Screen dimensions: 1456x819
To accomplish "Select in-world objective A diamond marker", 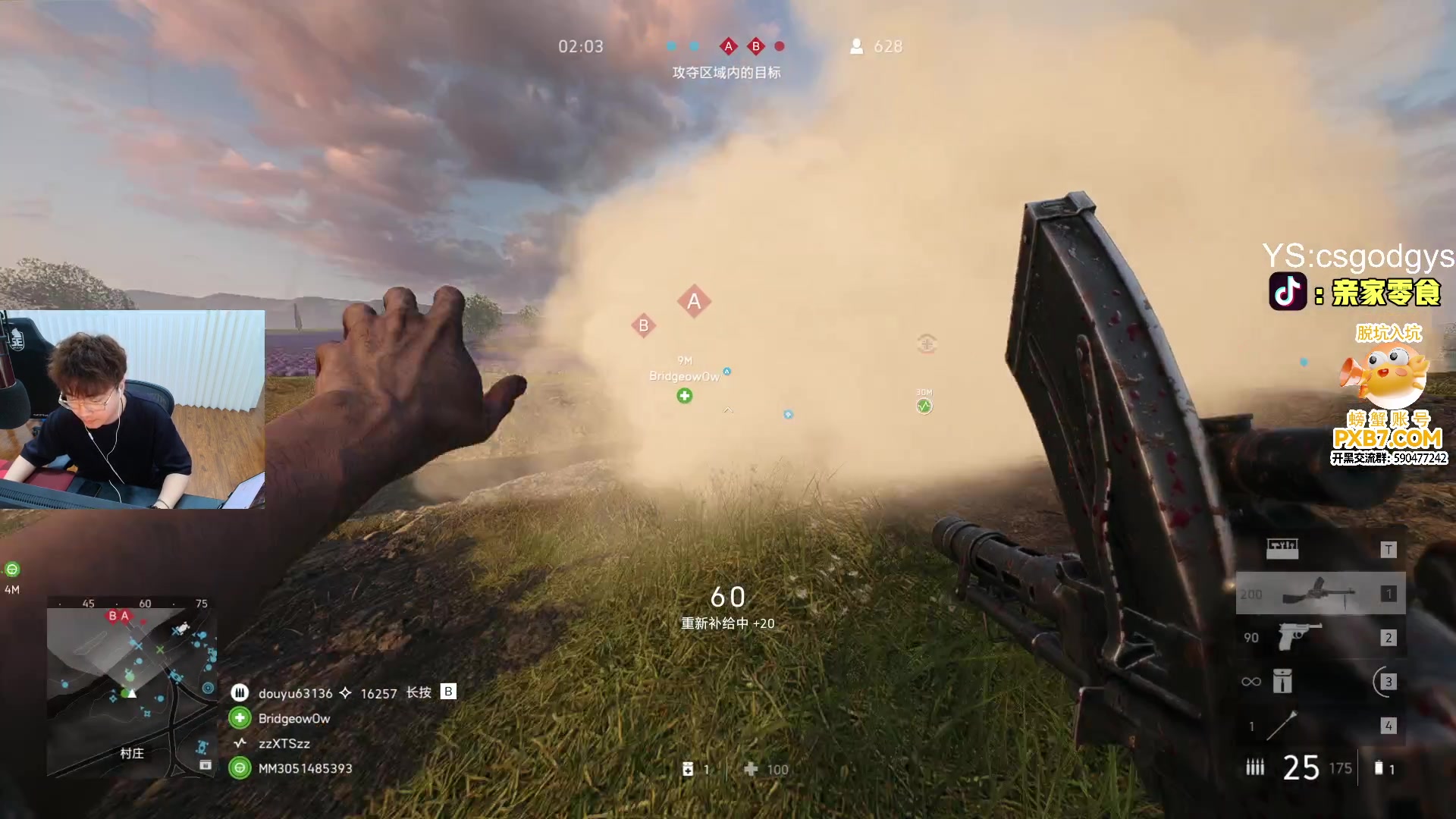I will point(694,302).
